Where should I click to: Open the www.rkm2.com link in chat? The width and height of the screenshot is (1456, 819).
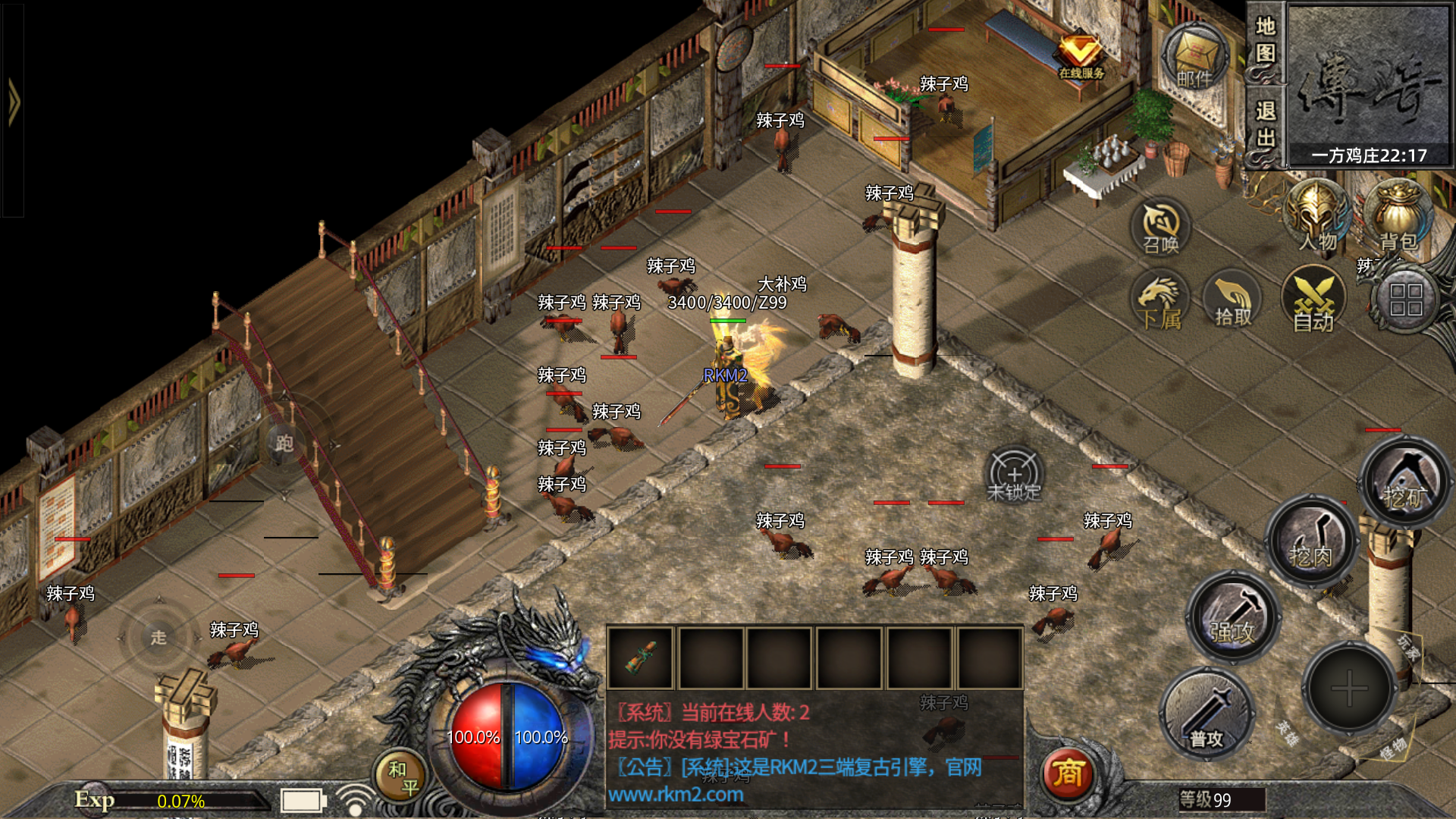point(676,795)
